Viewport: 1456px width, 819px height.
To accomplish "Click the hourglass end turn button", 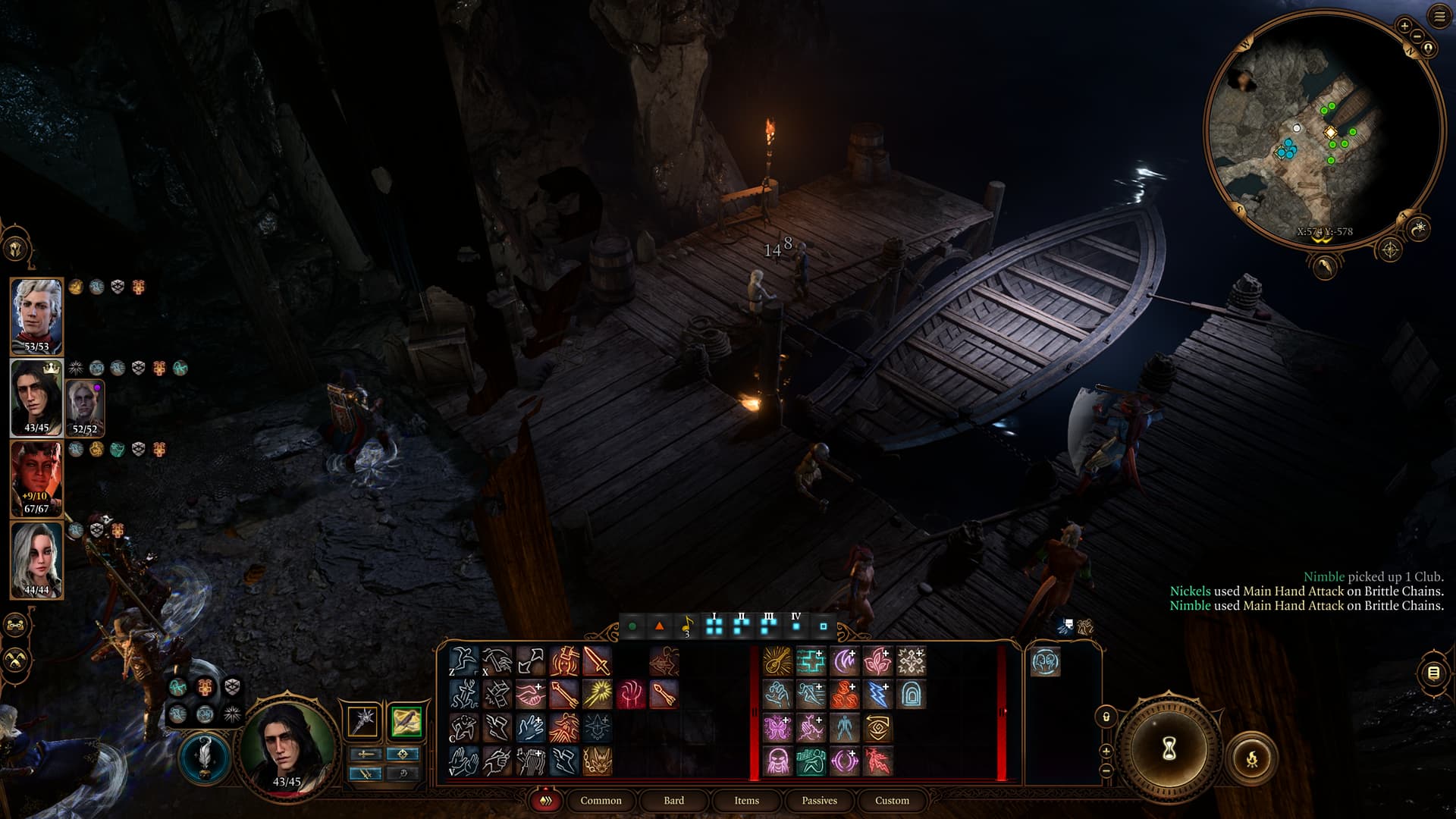I will point(1169,749).
